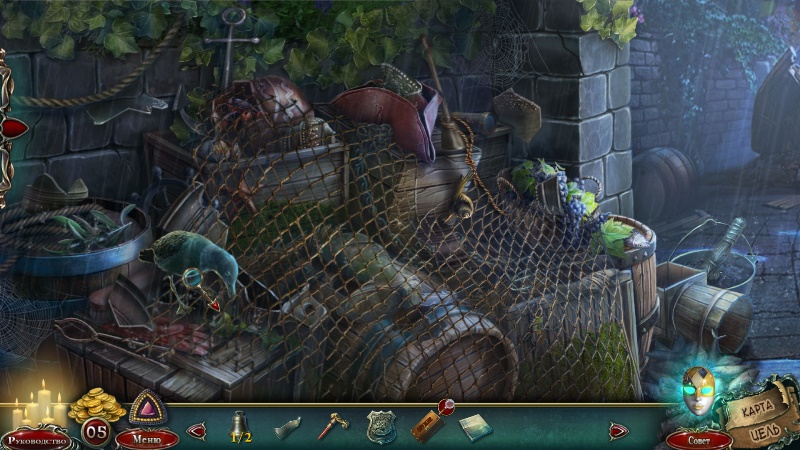Choose the hammer from the inventory
Screen dimensions: 800x450
click(x=332, y=427)
